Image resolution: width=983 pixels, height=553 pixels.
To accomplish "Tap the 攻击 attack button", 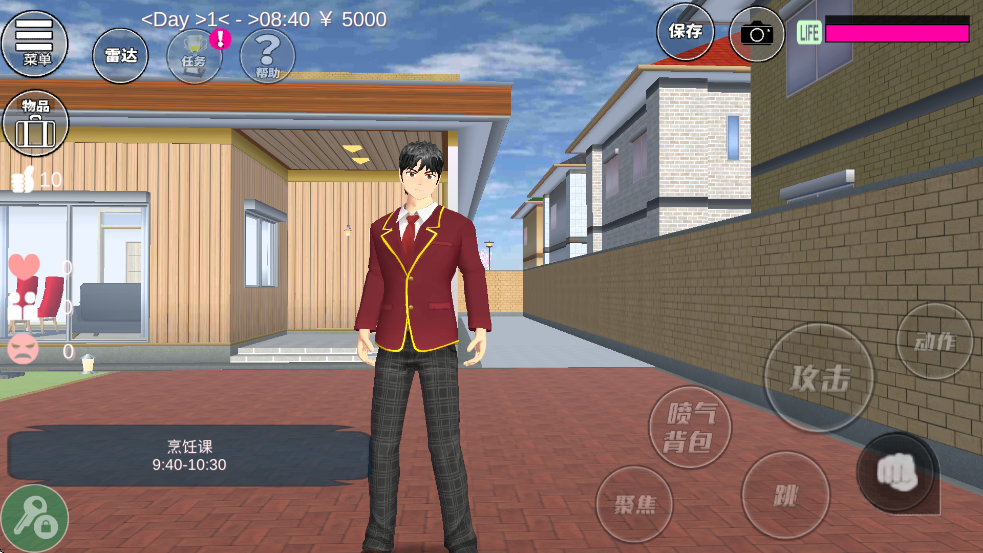I will pyautogui.click(x=819, y=378).
